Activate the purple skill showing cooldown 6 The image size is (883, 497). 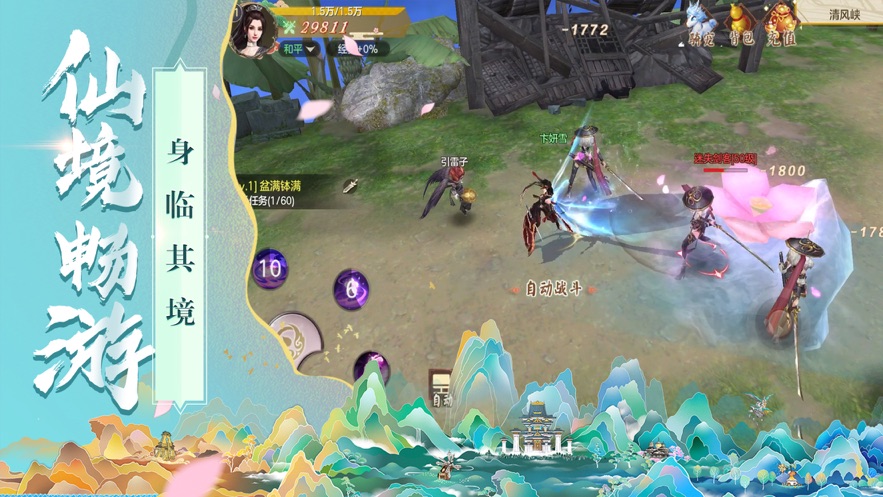coord(351,290)
